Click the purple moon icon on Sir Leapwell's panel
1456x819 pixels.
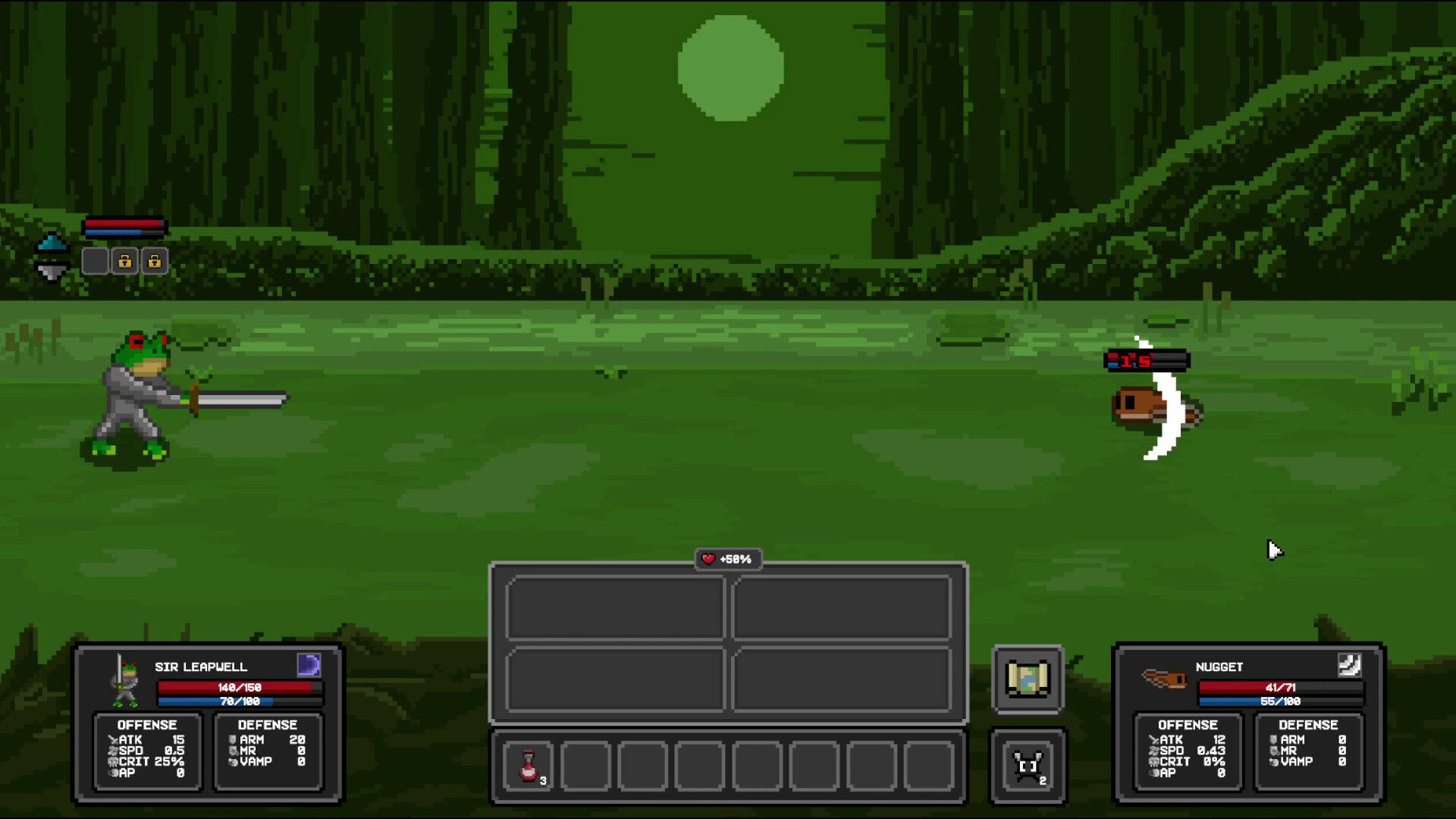point(311,665)
